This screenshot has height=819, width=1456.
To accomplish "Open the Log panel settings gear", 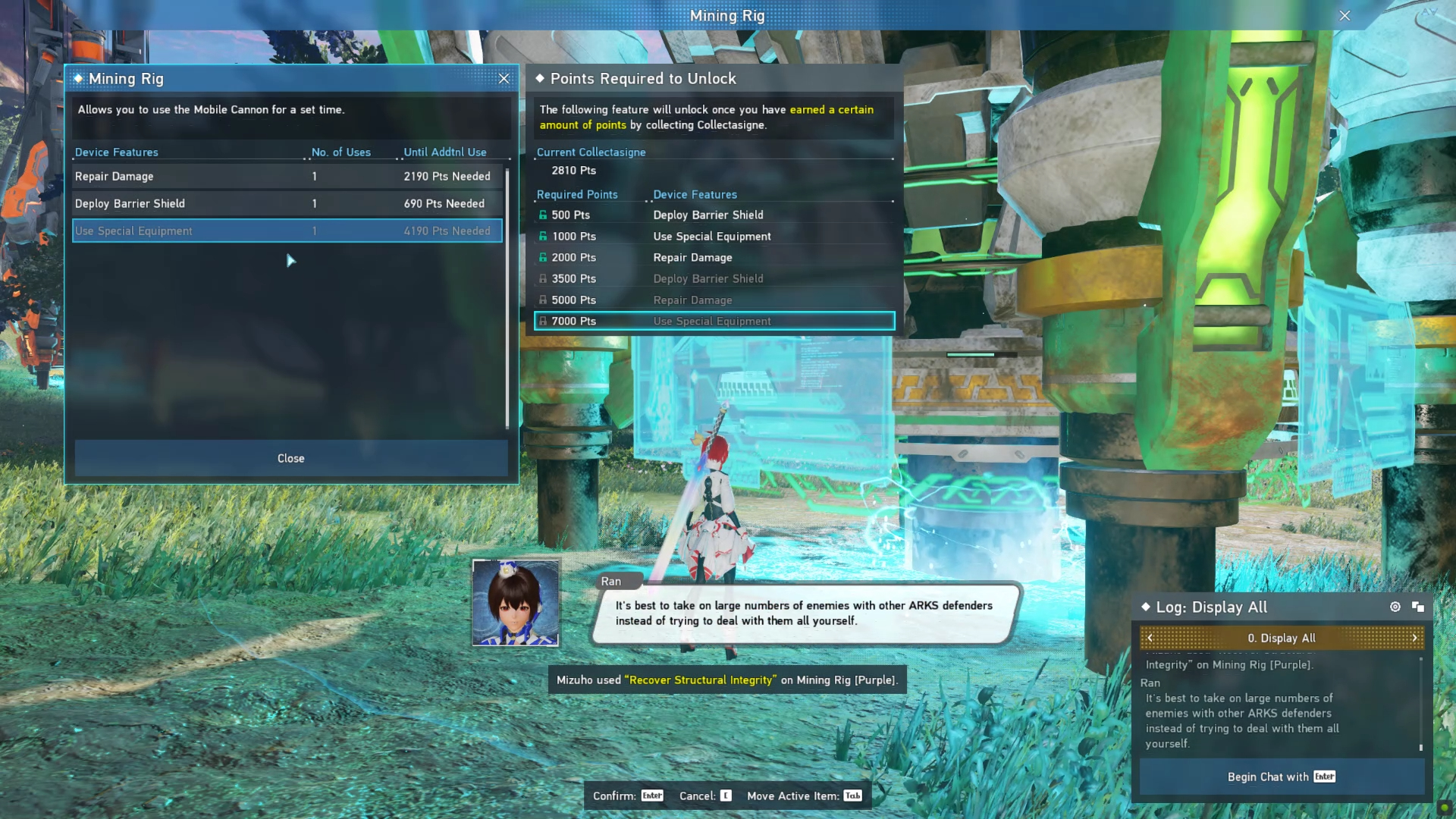I will (x=1395, y=607).
